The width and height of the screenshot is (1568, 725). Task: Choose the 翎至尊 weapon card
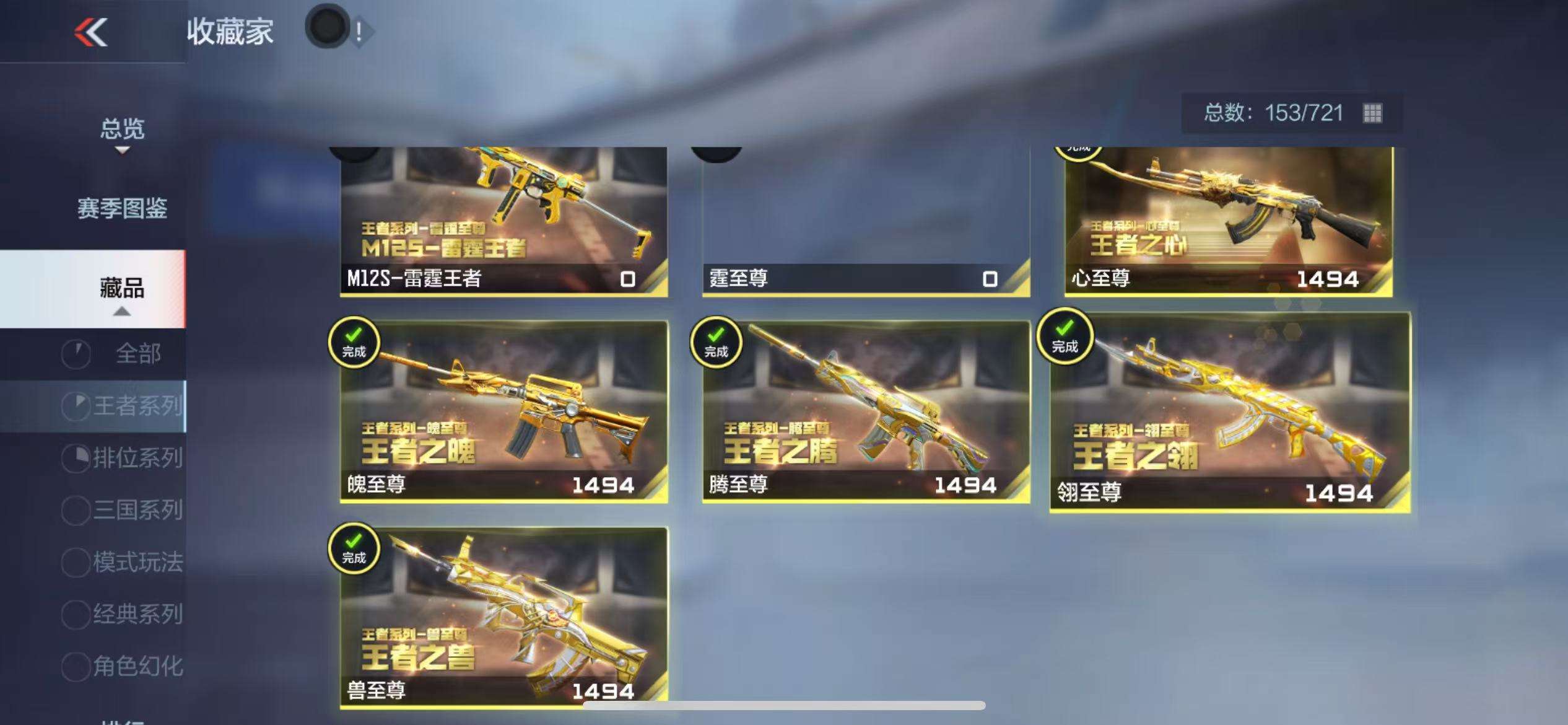pyautogui.click(x=1230, y=413)
